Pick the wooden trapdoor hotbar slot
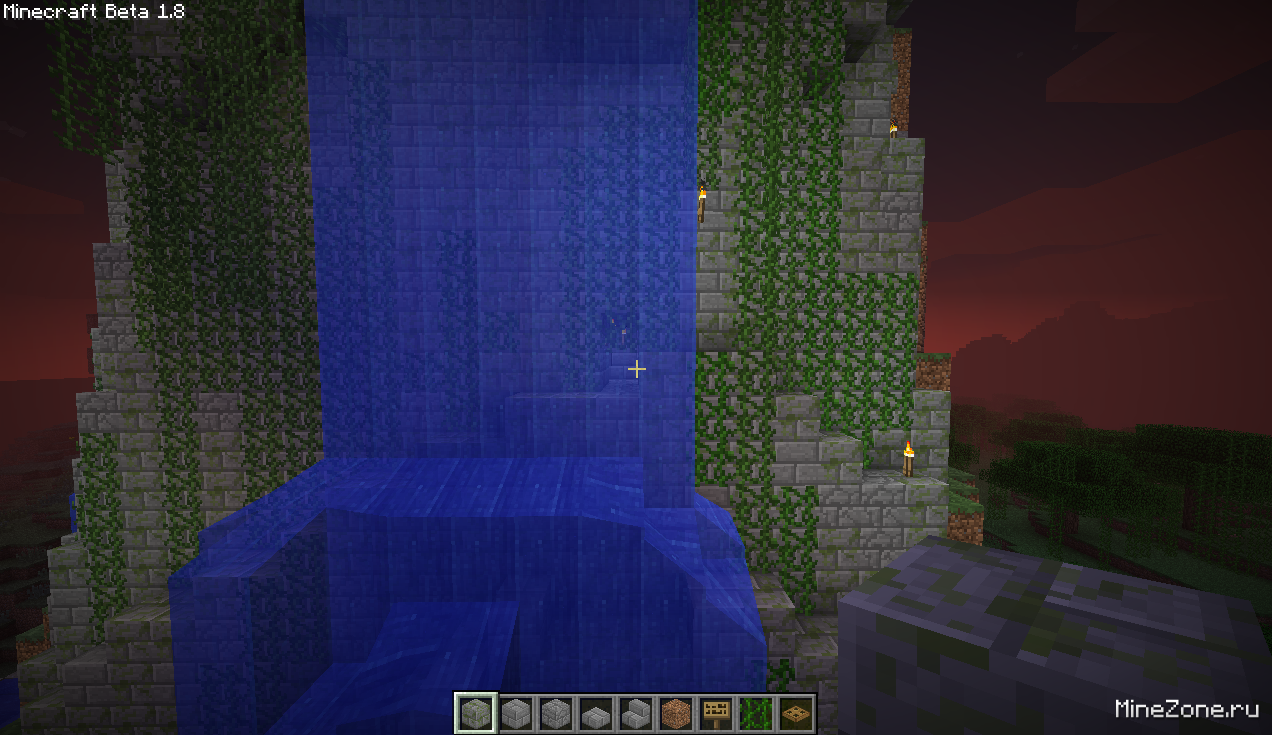This screenshot has width=1272, height=735. point(795,714)
